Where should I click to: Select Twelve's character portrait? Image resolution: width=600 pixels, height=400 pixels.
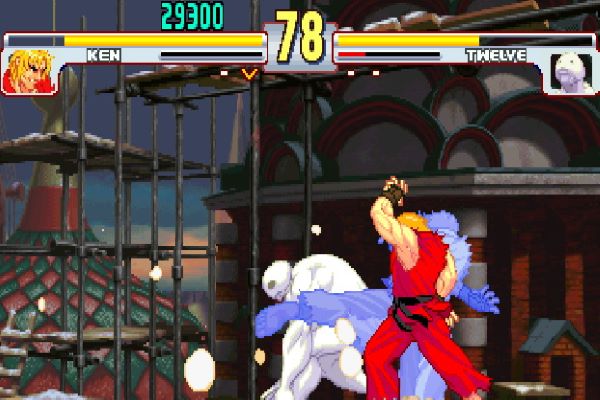click(x=573, y=73)
